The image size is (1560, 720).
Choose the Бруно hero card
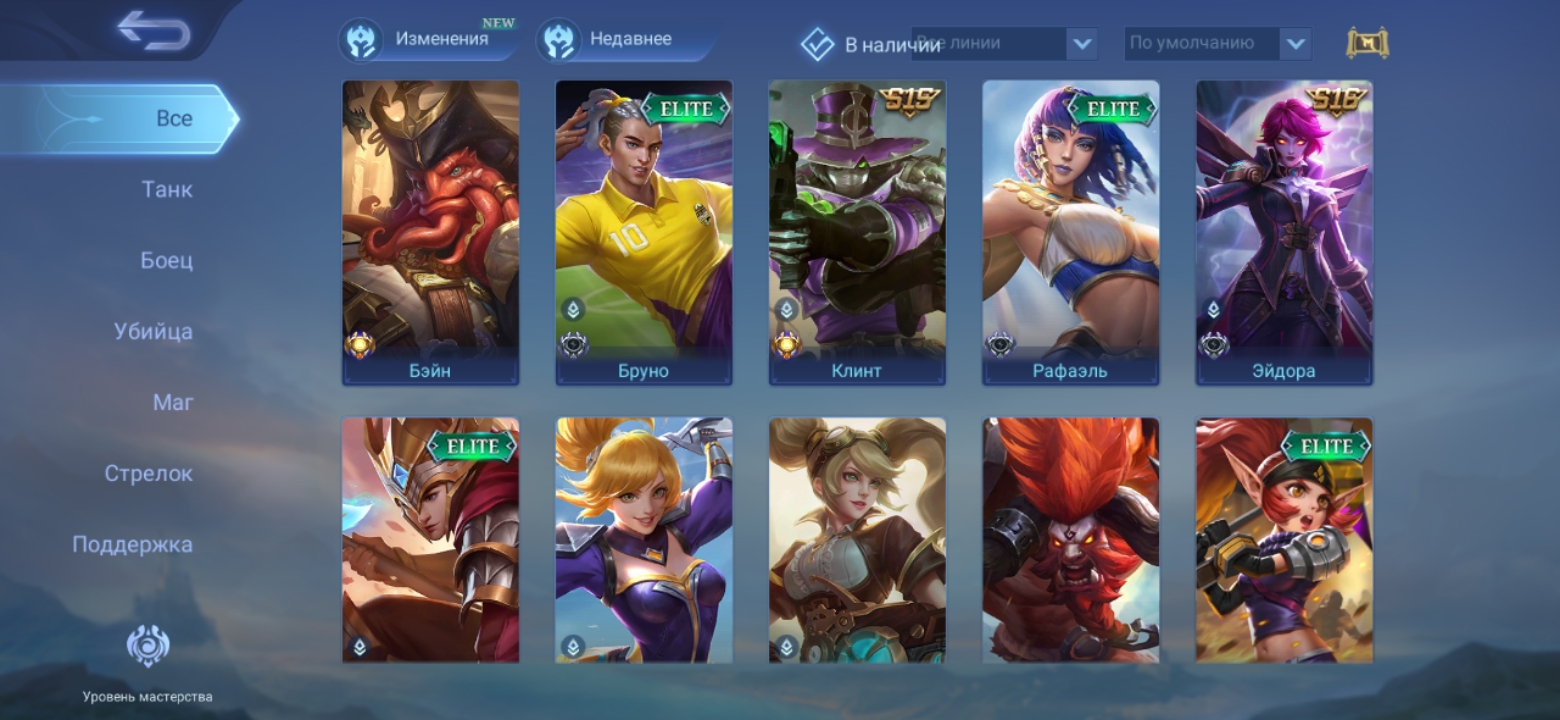coord(644,232)
